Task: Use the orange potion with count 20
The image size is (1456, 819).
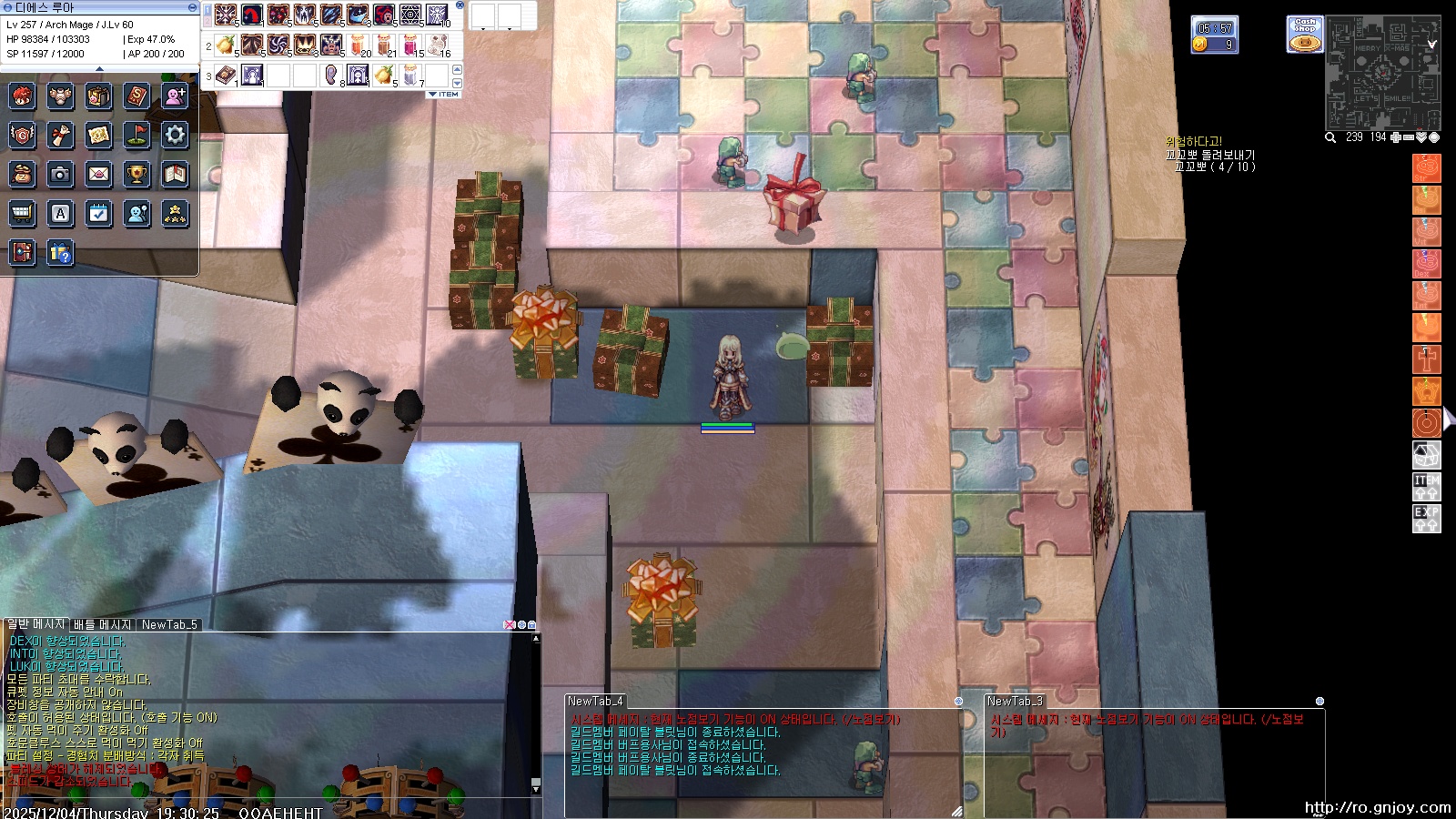Action: click(359, 45)
